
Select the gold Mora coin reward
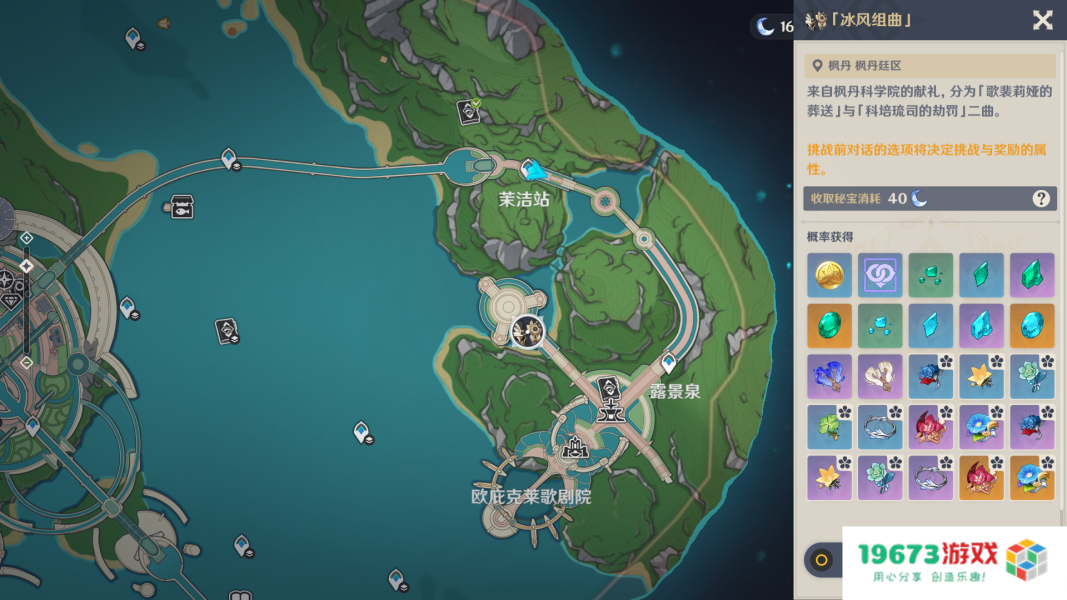click(x=829, y=275)
